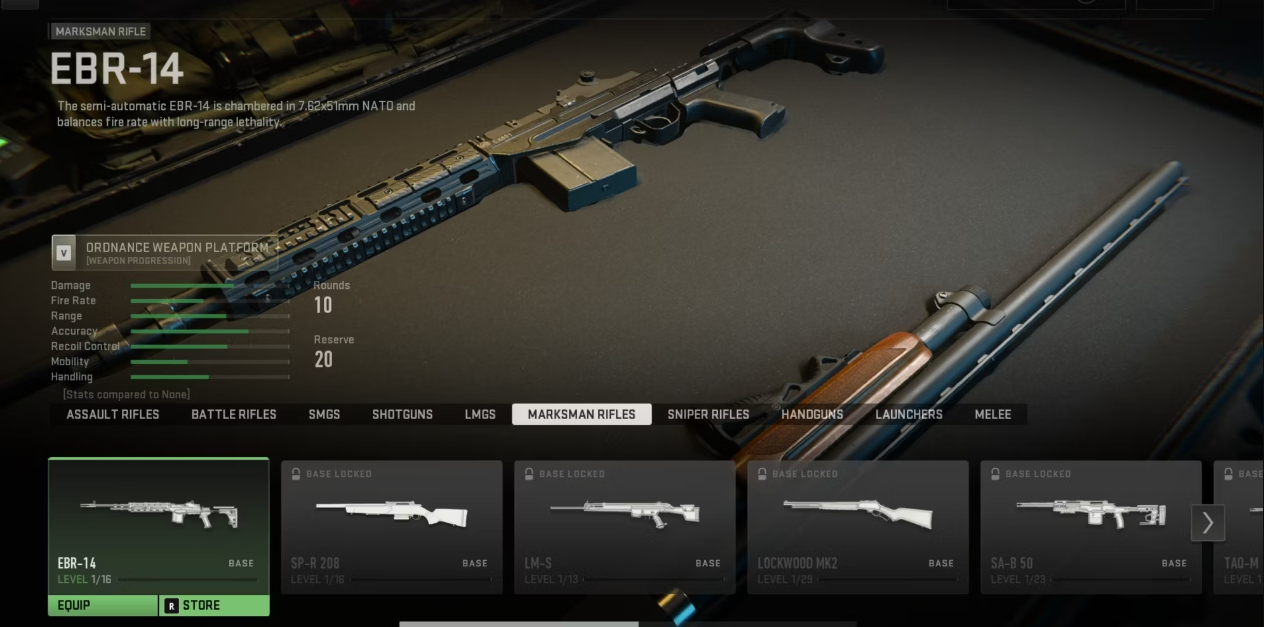This screenshot has height=627, width=1264.
Task: Select the LM-S weapon card
Action: pos(624,527)
